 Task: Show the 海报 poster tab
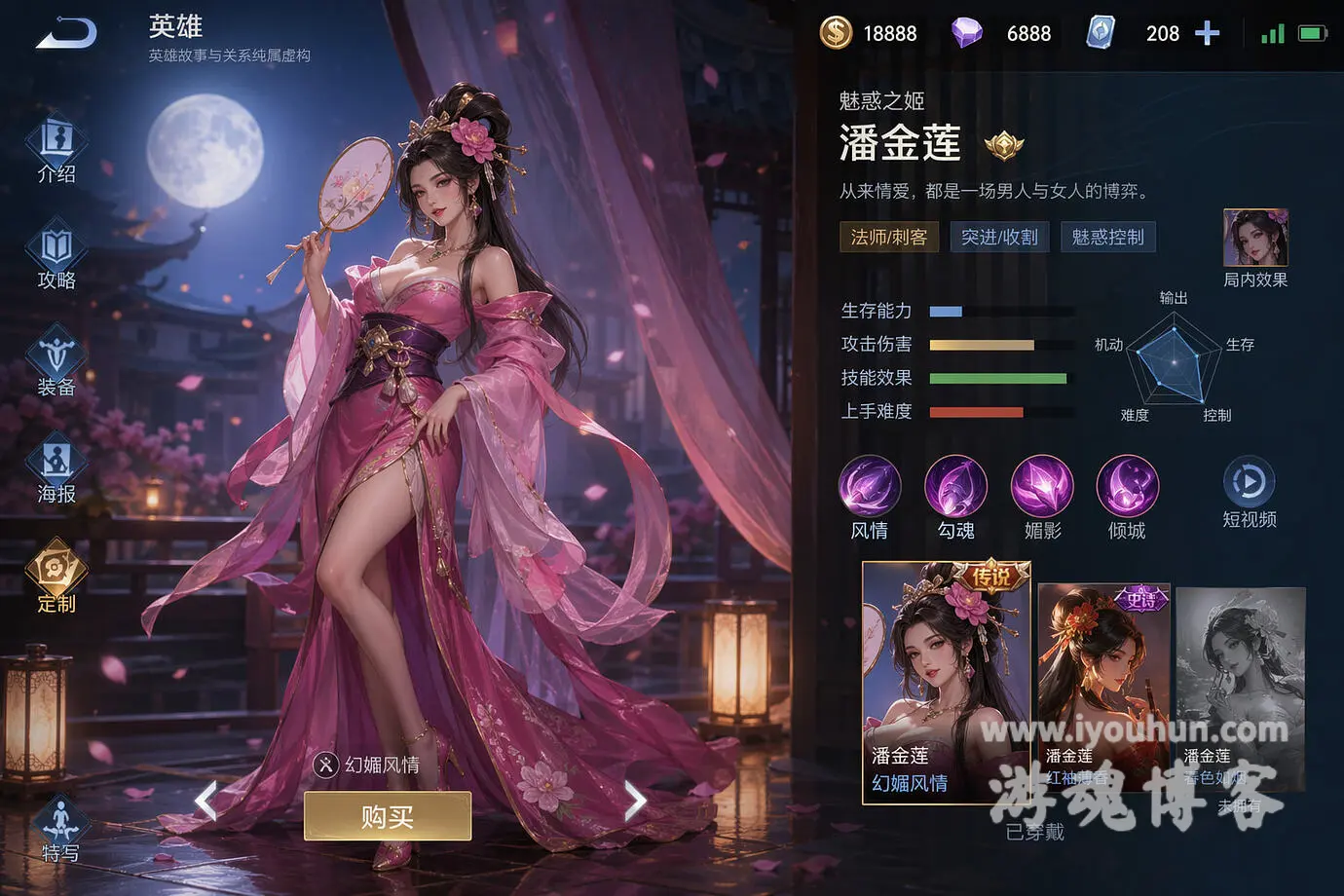[x=56, y=471]
